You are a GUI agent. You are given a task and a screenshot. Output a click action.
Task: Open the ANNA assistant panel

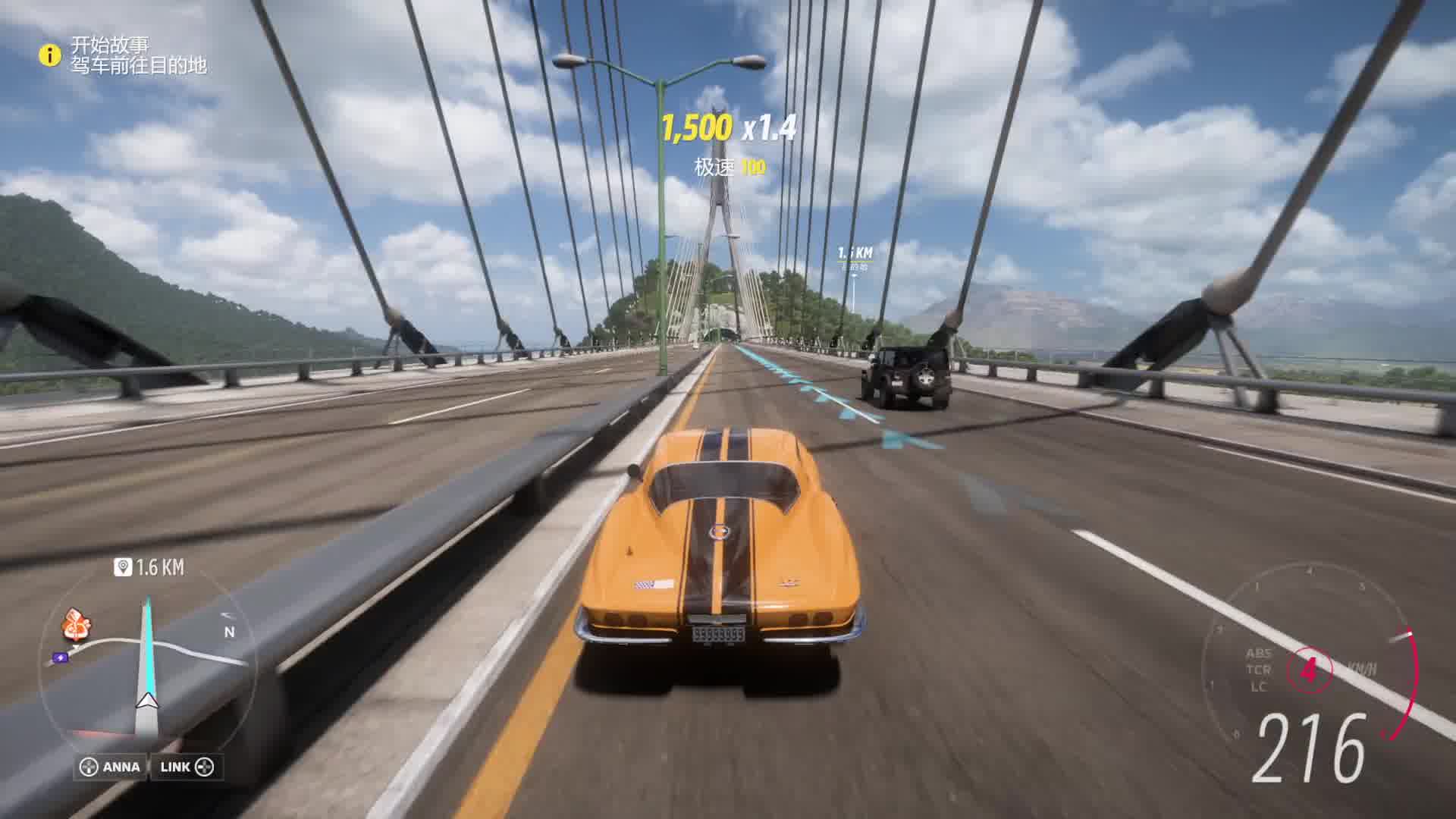[x=111, y=767]
